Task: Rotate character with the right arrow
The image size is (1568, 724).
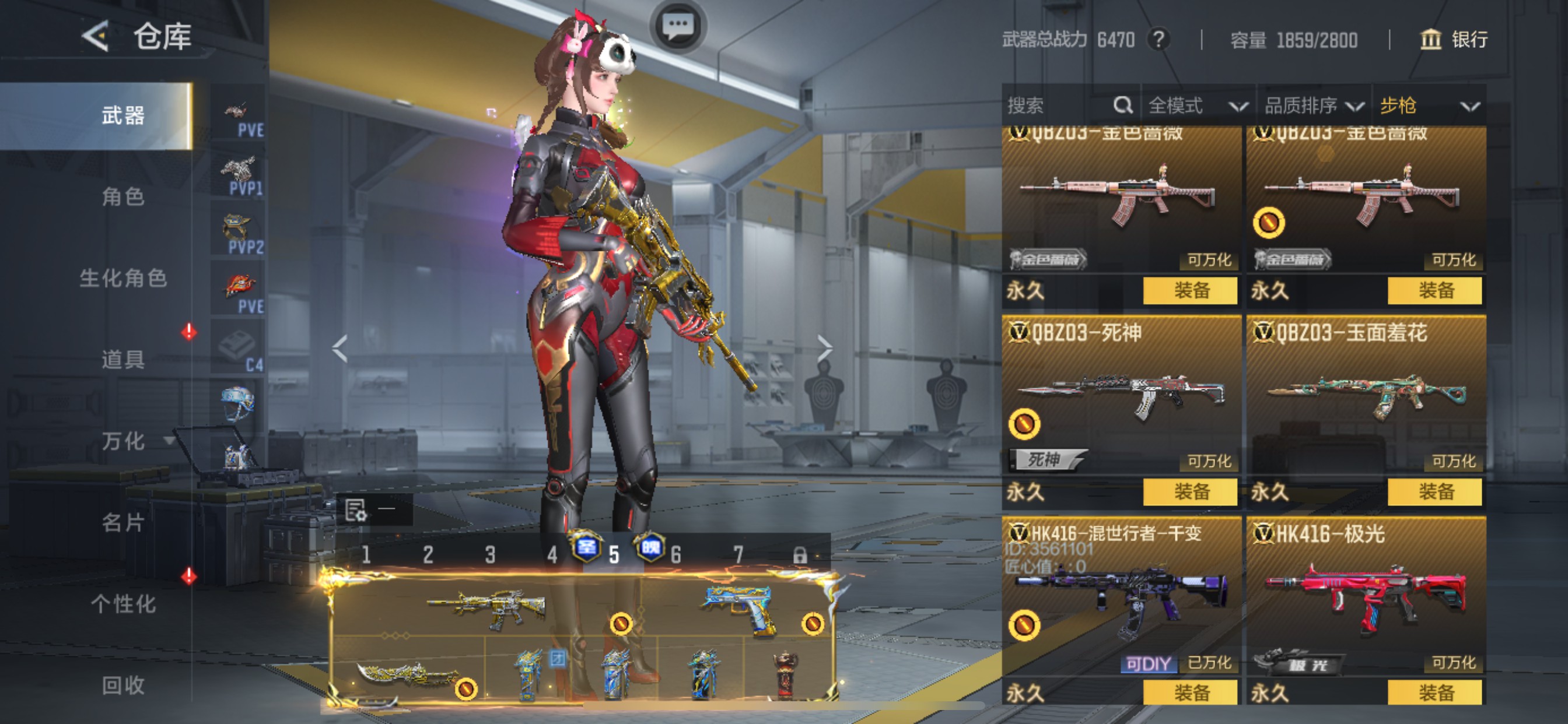Action: (824, 348)
